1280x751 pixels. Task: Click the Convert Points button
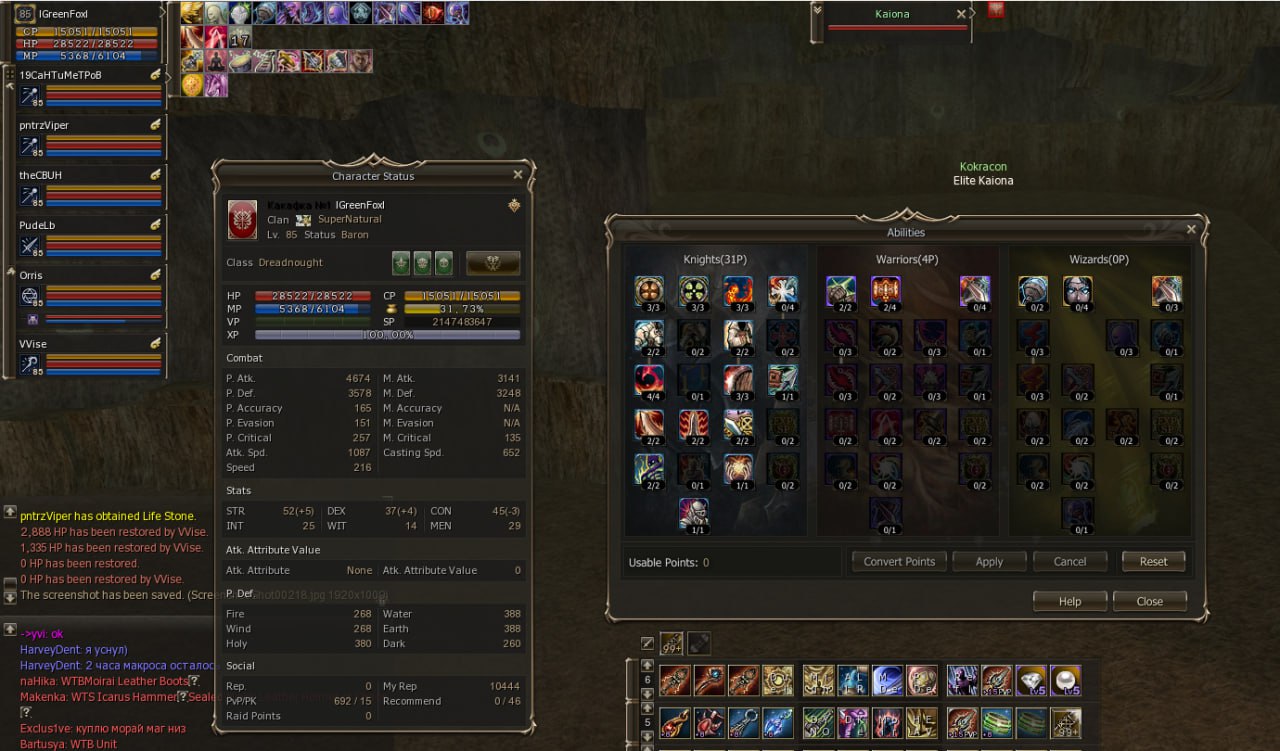899,561
